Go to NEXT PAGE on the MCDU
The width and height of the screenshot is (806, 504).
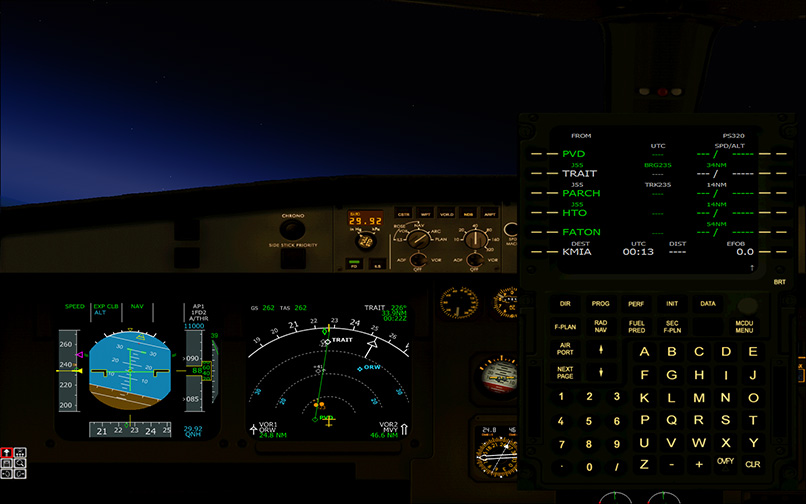point(565,374)
